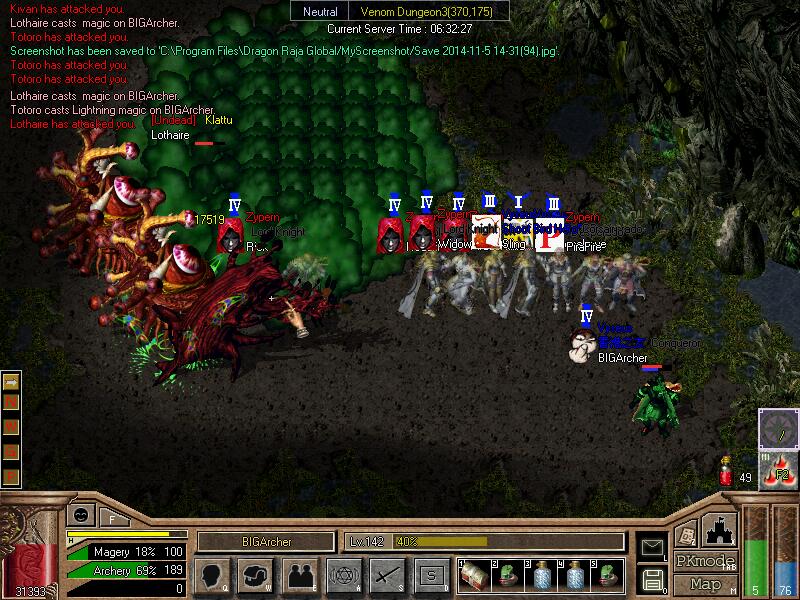
Task: Use the green item in quick slot 5
Action: (608, 573)
